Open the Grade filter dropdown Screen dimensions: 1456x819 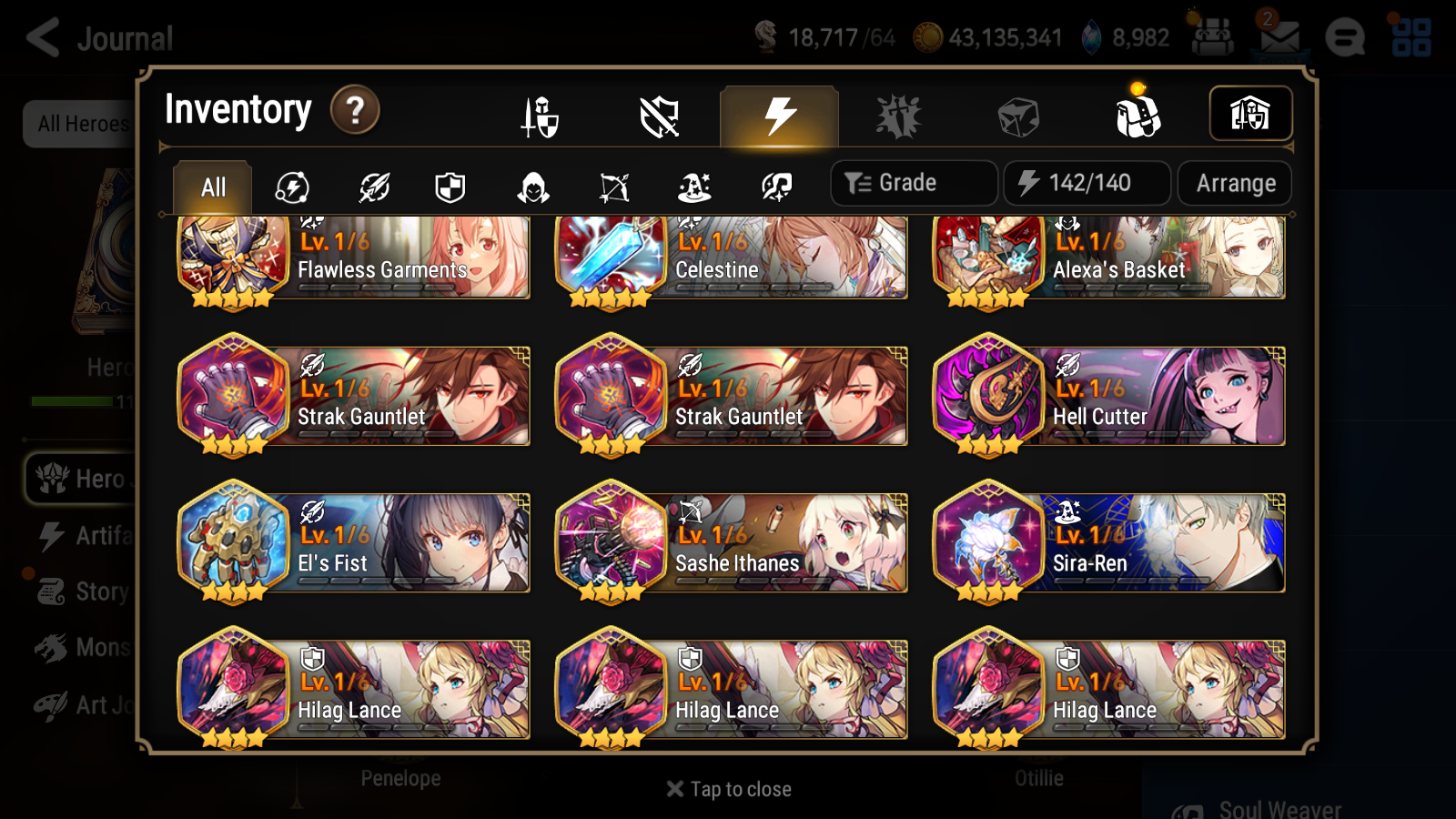(913, 182)
